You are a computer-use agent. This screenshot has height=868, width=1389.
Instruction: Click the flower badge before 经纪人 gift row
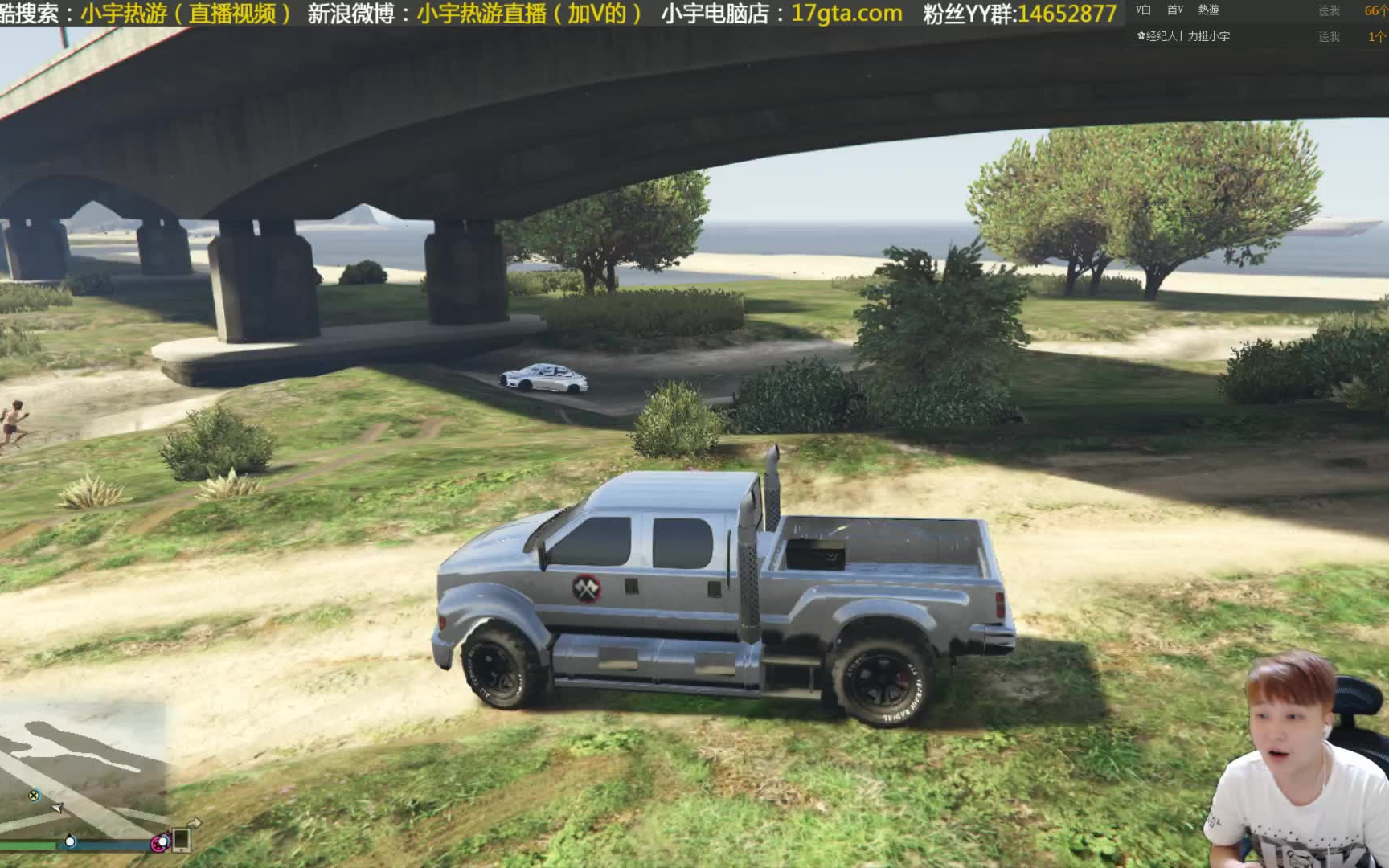click(x=1141, y=35)
